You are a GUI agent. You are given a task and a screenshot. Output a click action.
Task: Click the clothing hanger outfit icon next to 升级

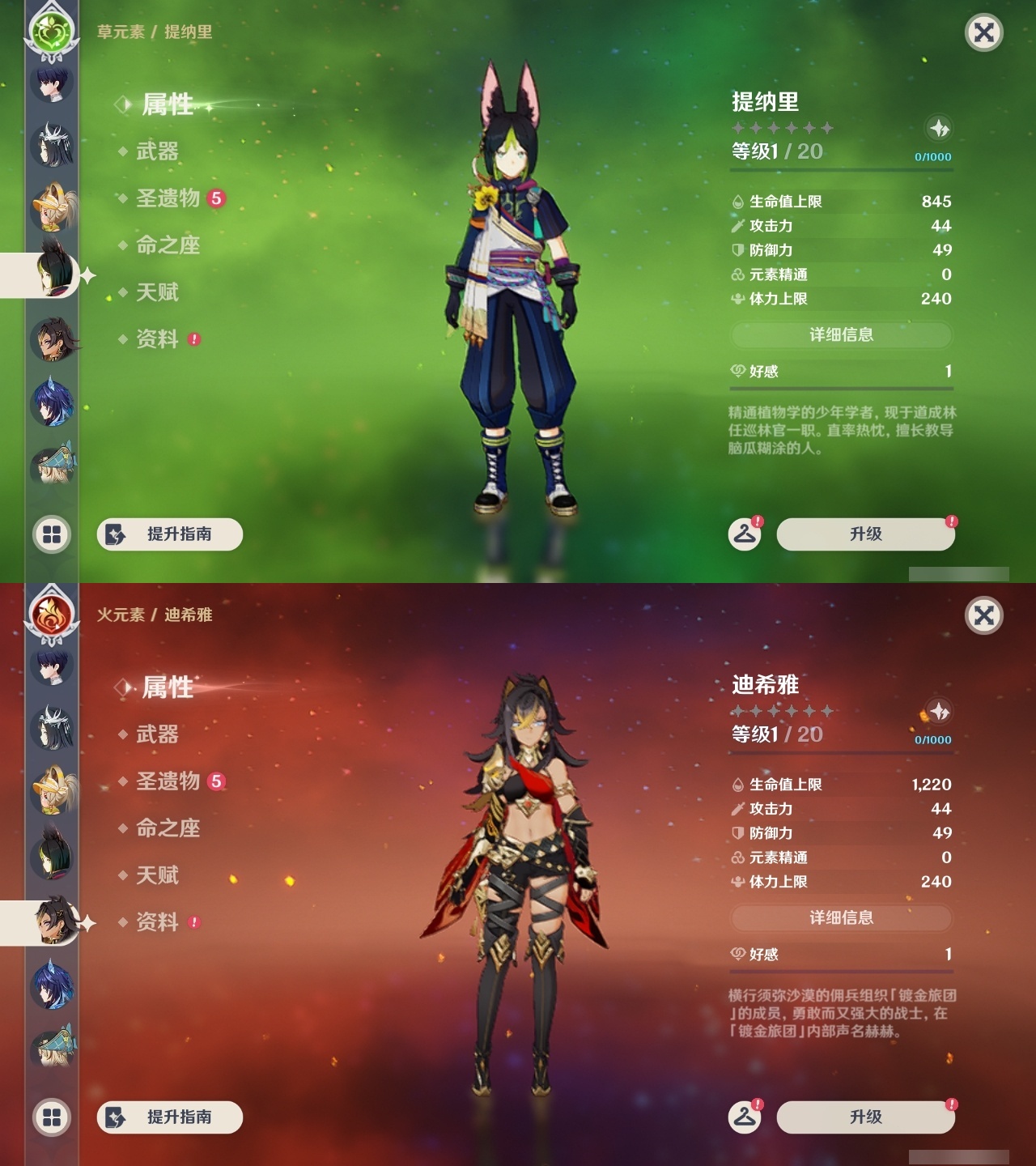[x=745, y=534]
